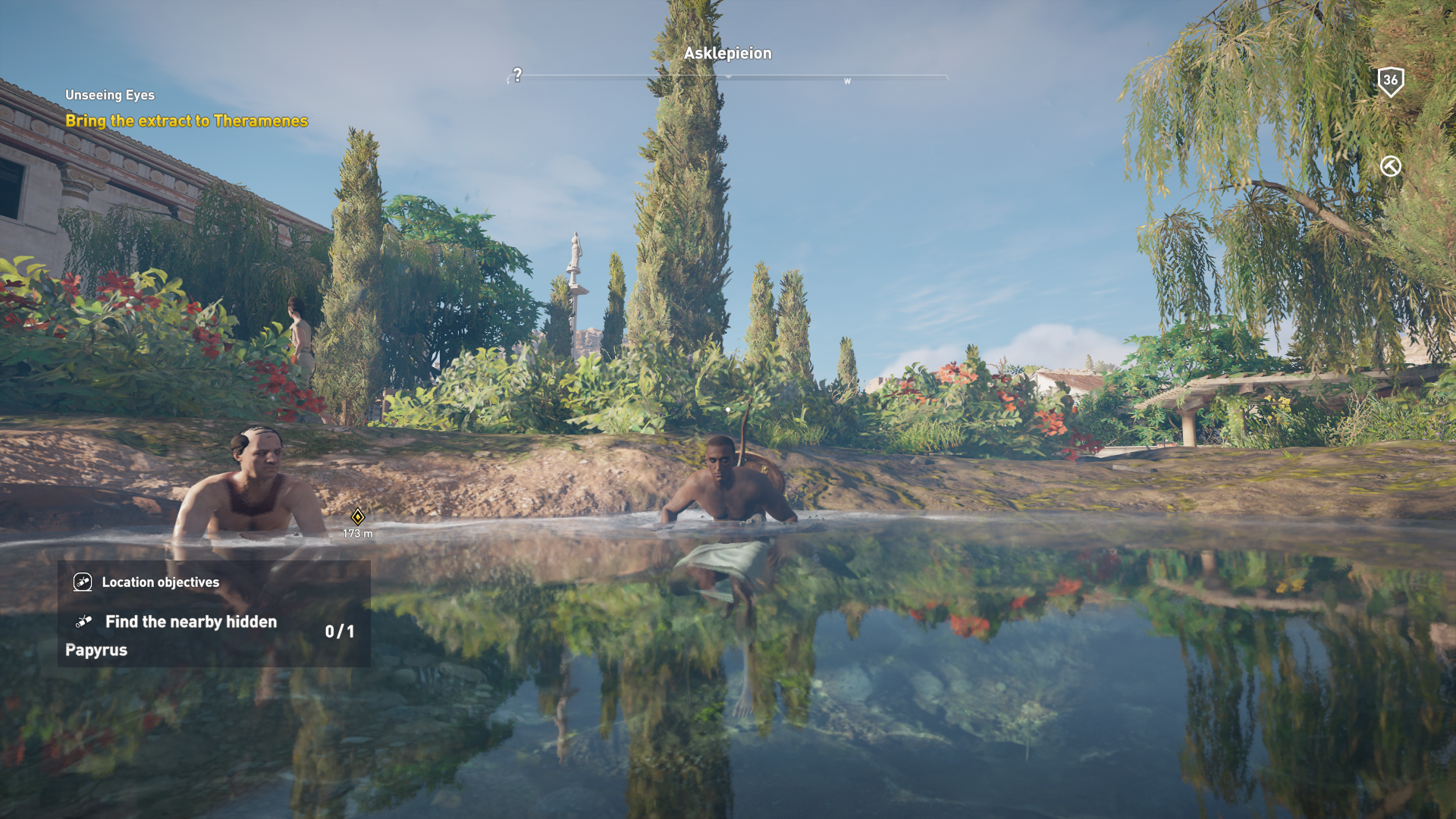Click the level 36 shield badge
The height and width of the screenshot is (819, 1456).
1390,81
